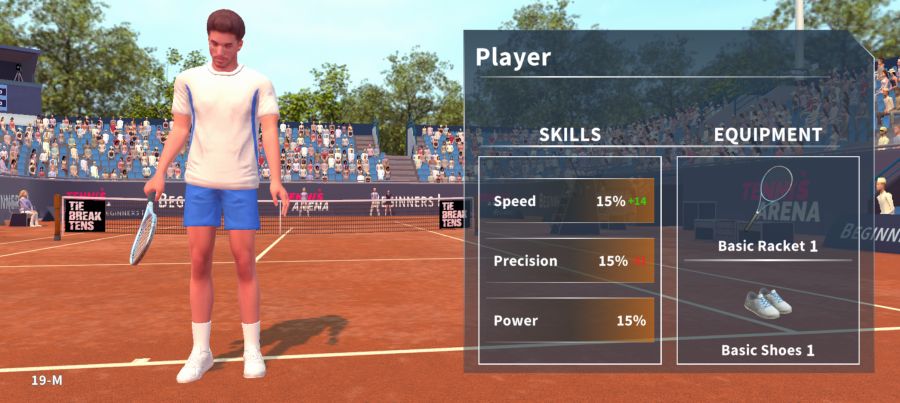
Task: Choose the Precision skill row
Action: tap(570, 261)
